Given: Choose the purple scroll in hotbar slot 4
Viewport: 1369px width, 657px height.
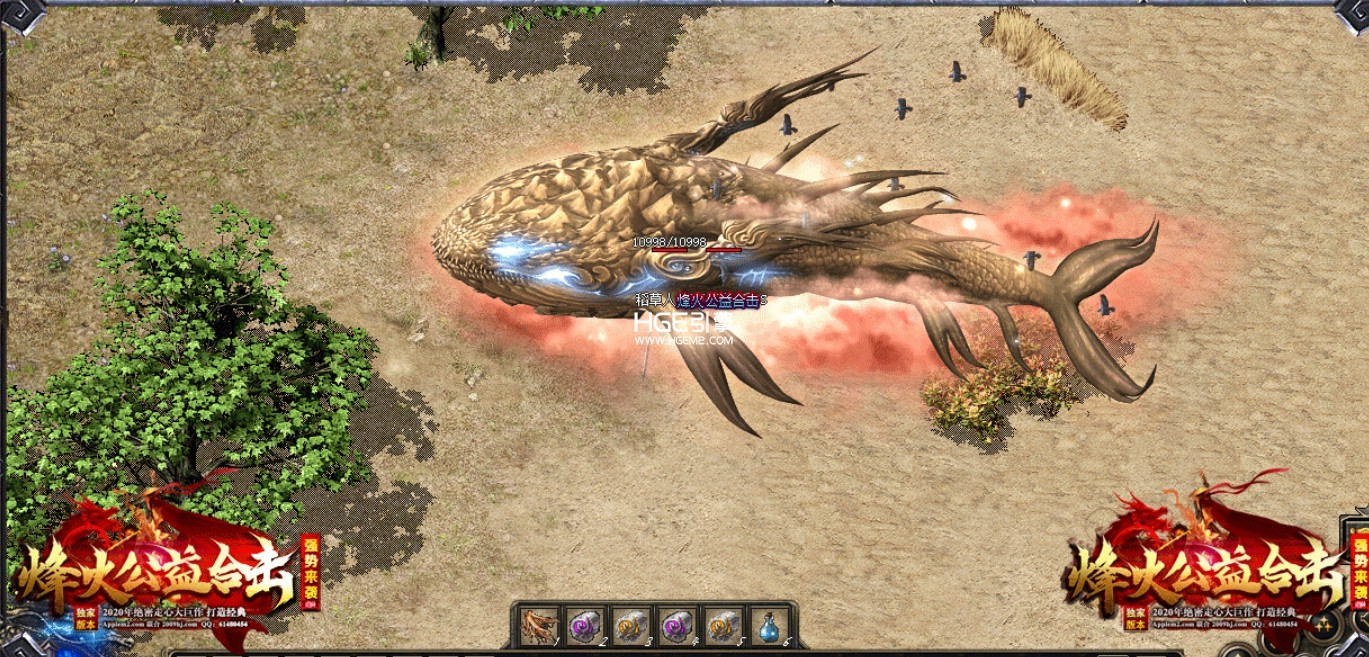Looking at the screenshot, I should (x=677, y=626).
